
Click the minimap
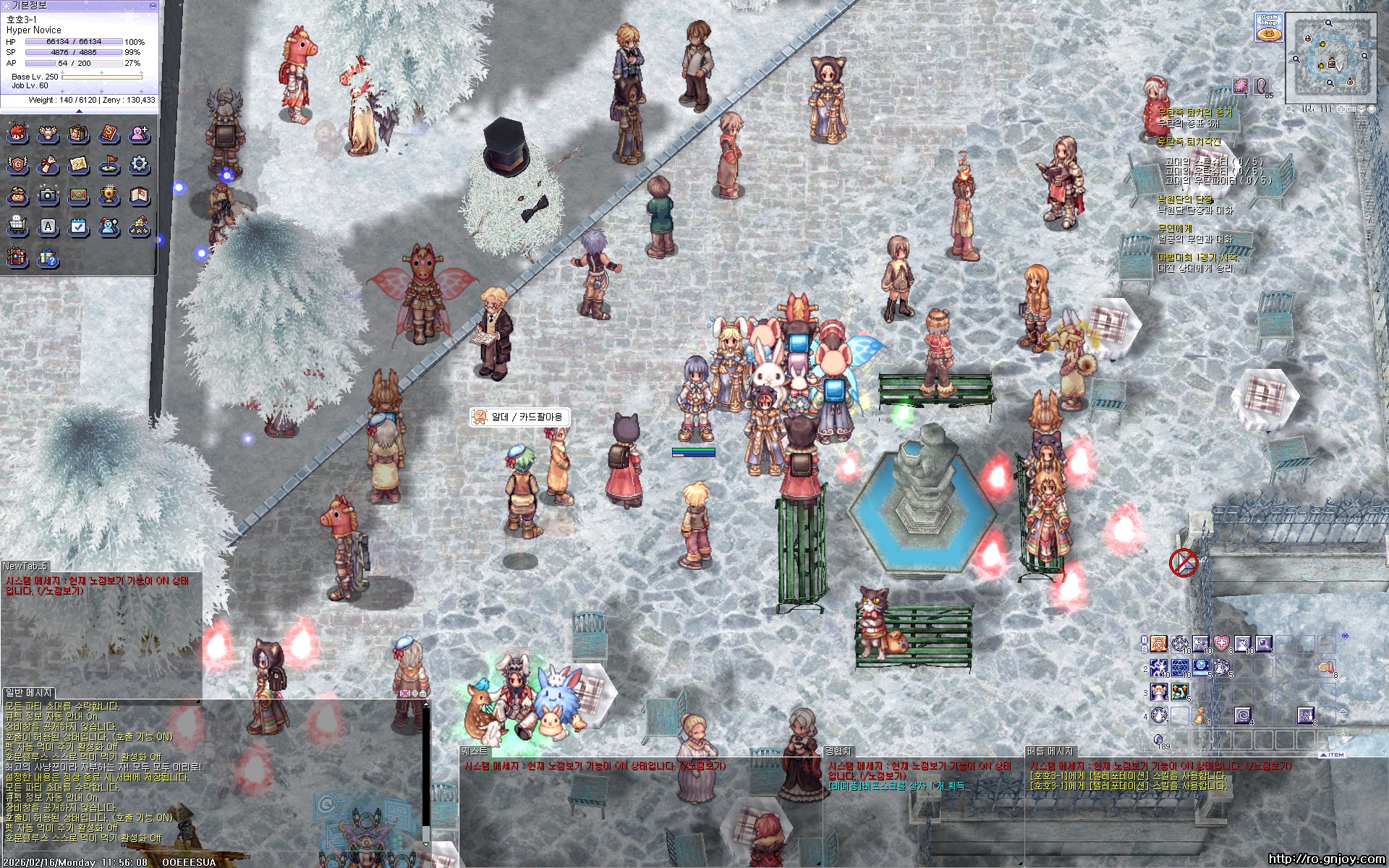pyautogui.click(x=1330, y=58)
